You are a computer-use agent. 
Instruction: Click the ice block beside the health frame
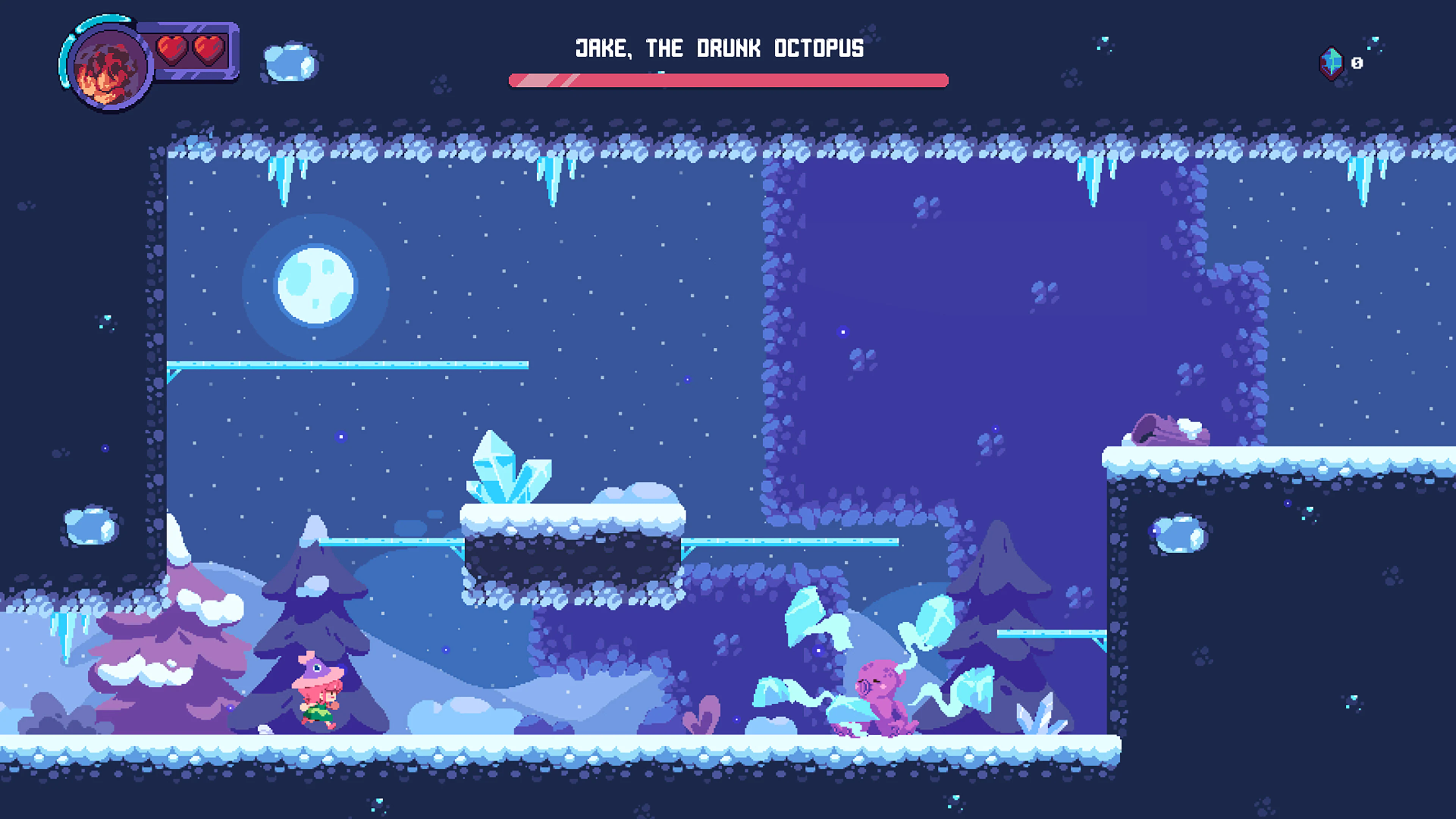pos(289,62)
